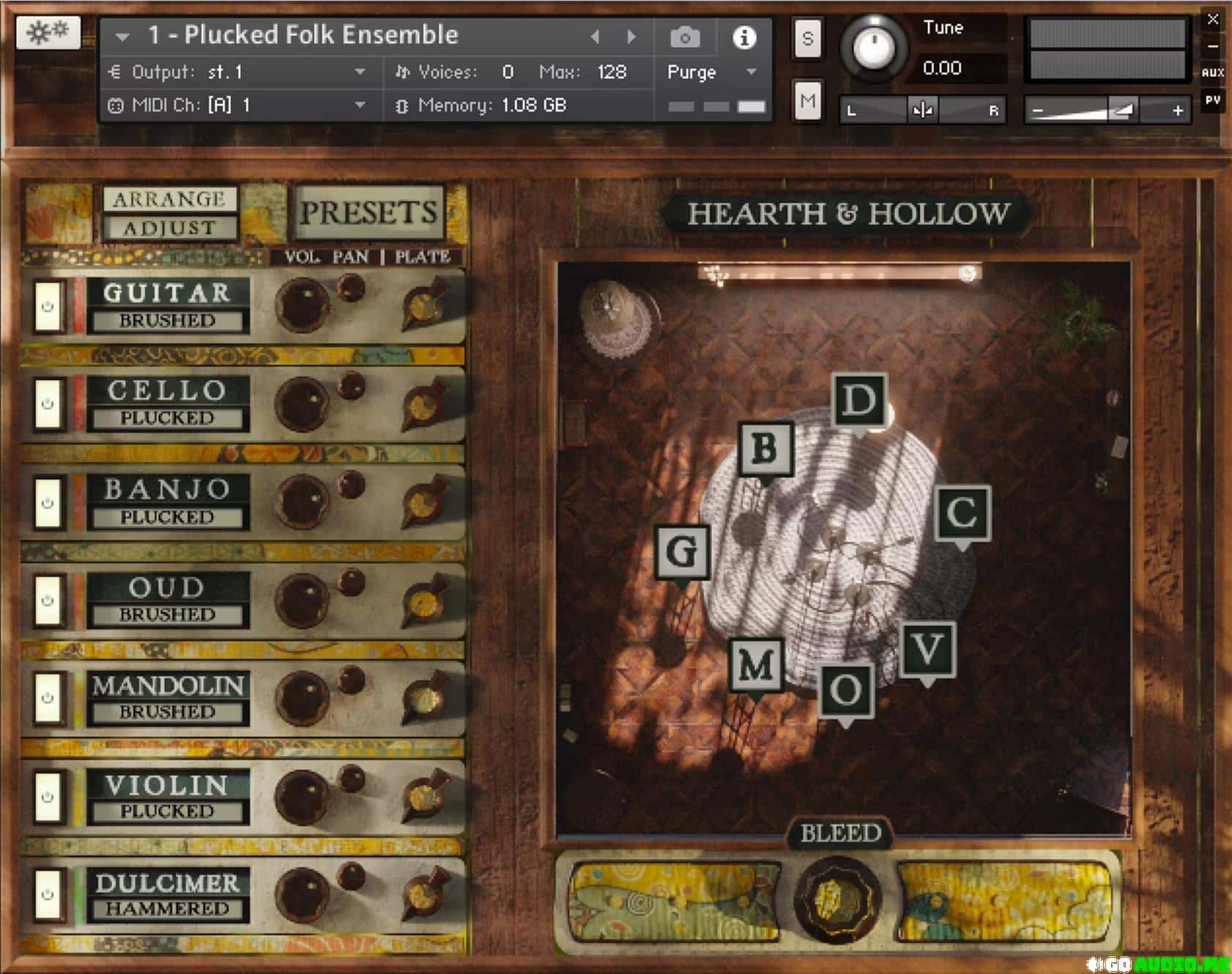The height and width of the screenshot is (974, 1232).
Task: Pick the C marker in the room
Action: click(x=962, y=513)
